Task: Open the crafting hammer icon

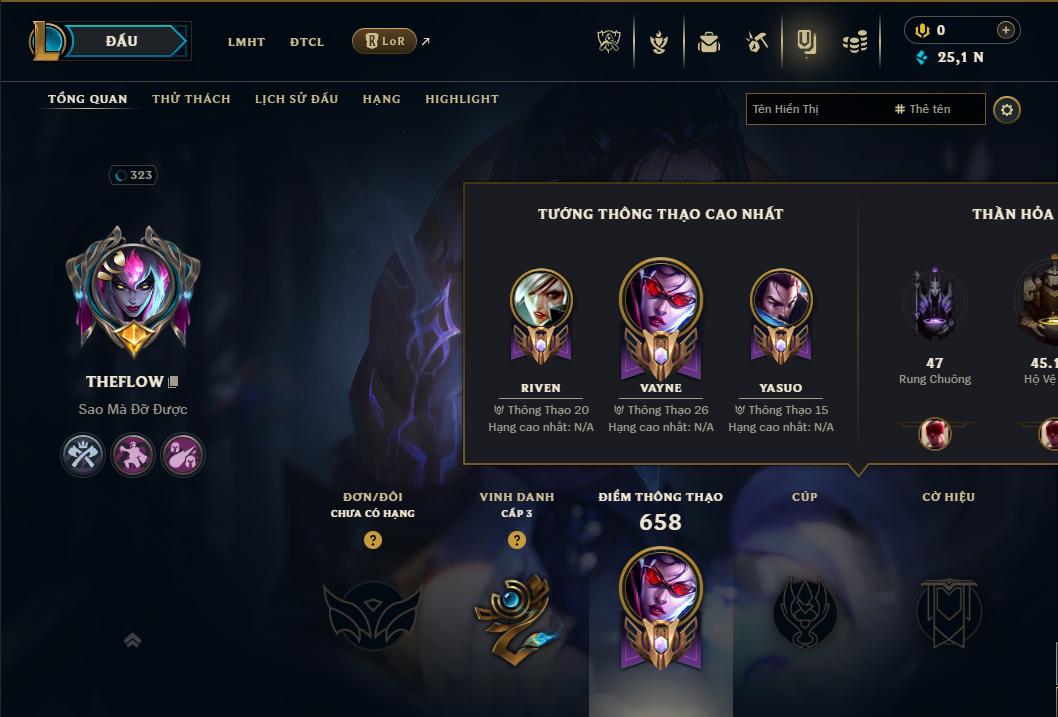Action: (757, 42)
